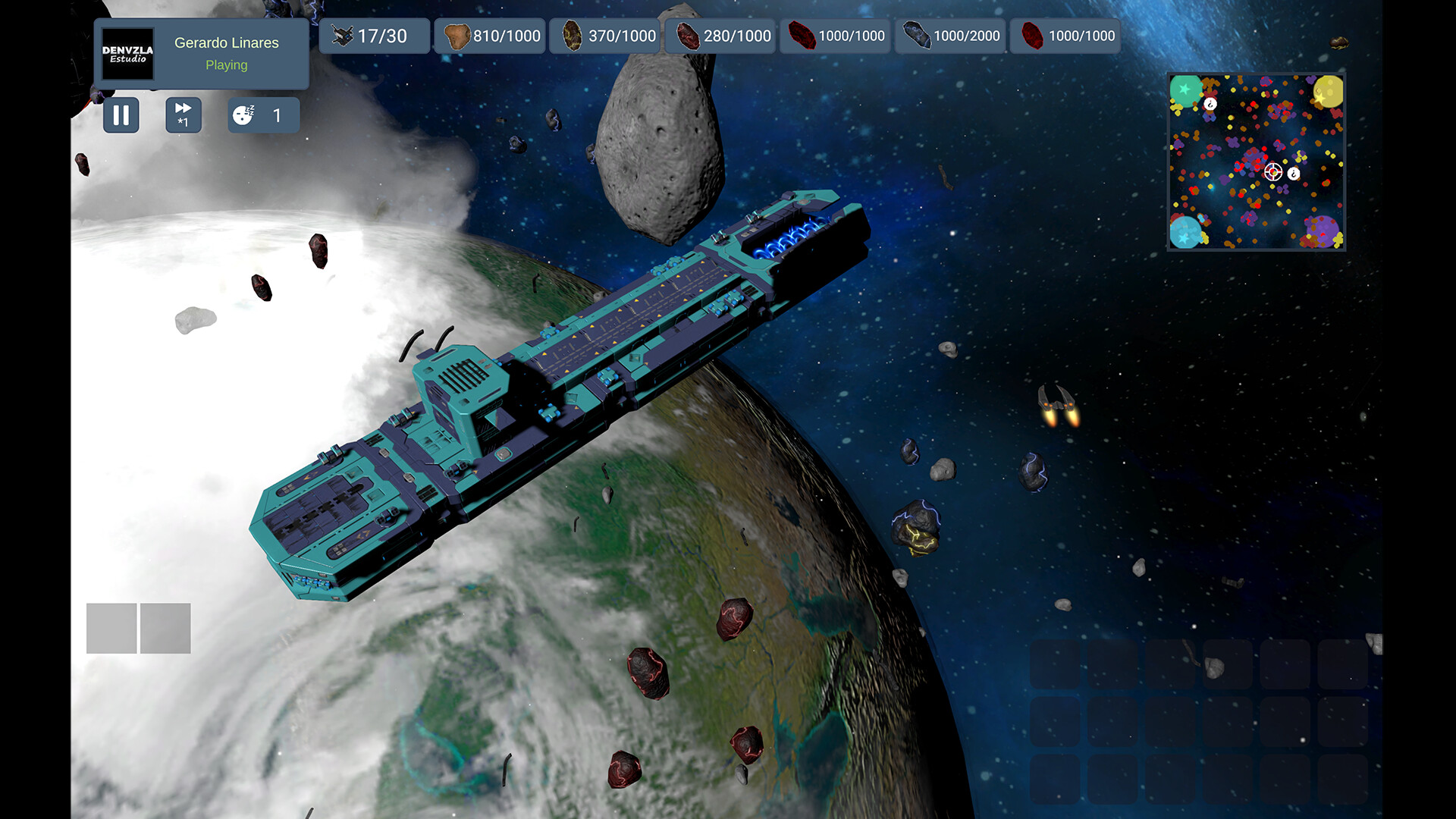Click the DENVZLA Estudio logo
1456x819 pixels.
coord(126,54)
